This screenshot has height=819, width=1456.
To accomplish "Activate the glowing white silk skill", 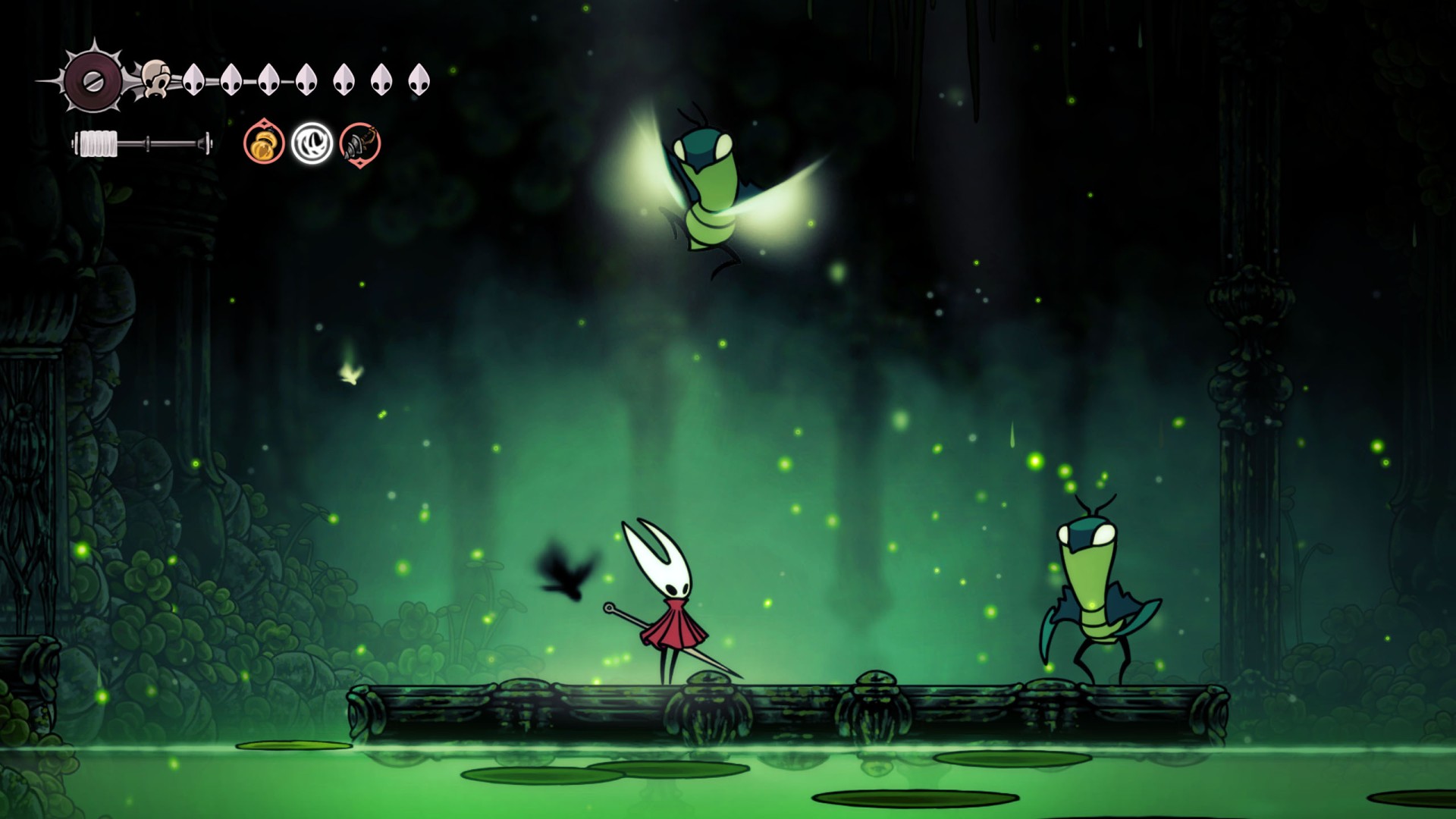I will [x=312, y=143].
